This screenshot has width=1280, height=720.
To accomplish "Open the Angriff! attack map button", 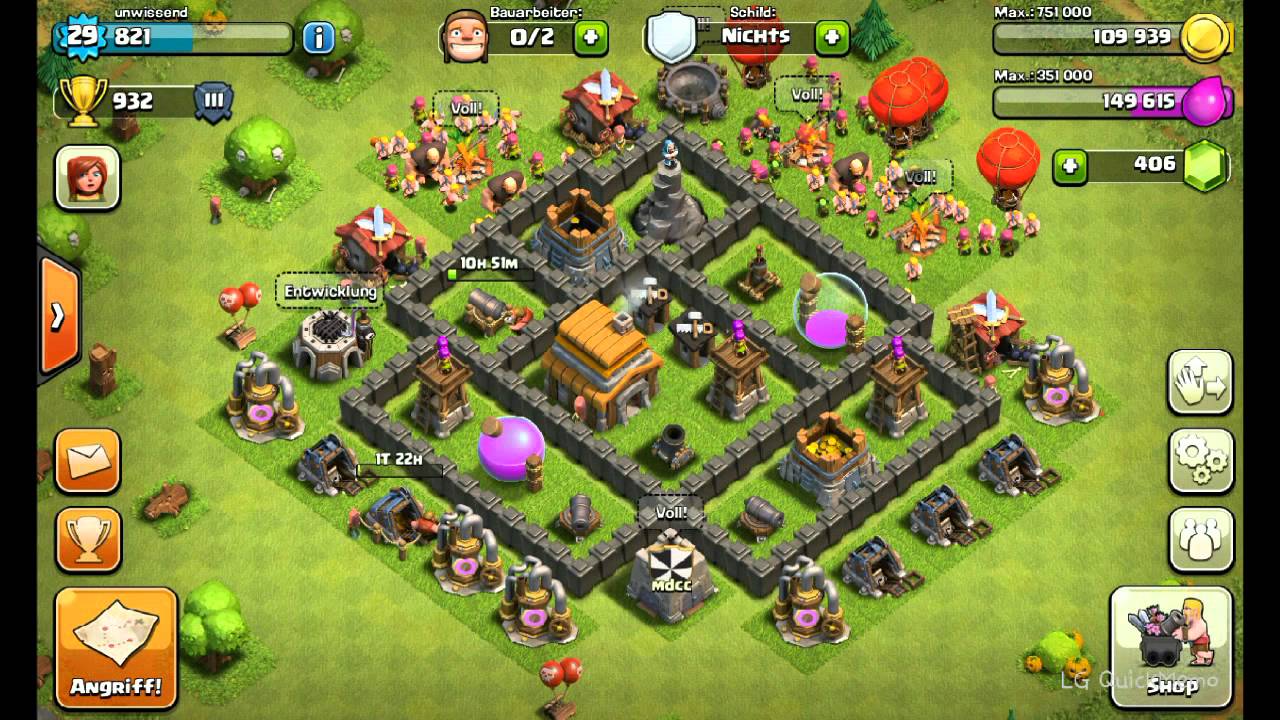I will tap(116, 646).
